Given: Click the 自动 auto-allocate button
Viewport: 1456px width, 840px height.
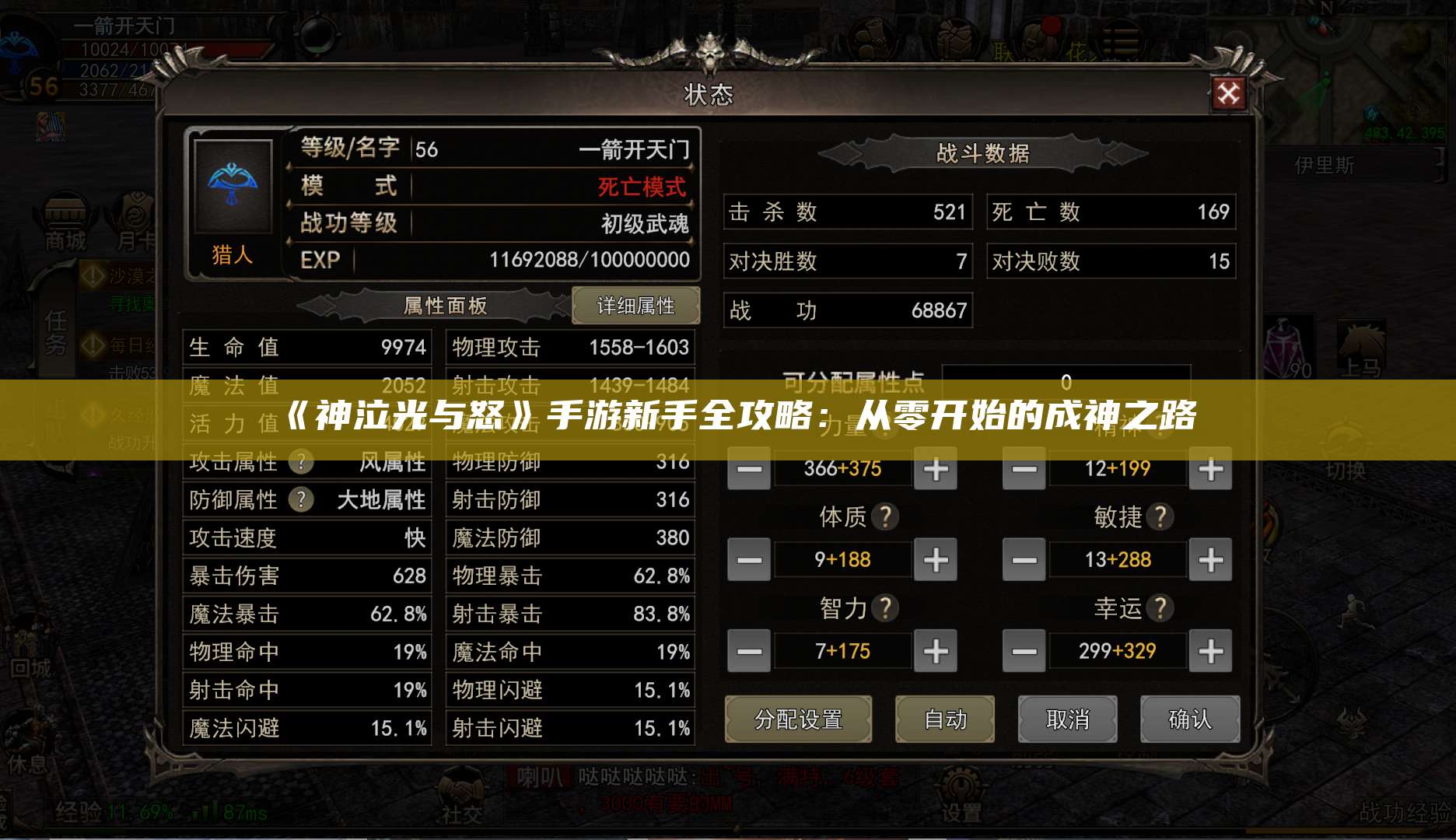Looking at the screenshot, I should [x=946, y=719].
